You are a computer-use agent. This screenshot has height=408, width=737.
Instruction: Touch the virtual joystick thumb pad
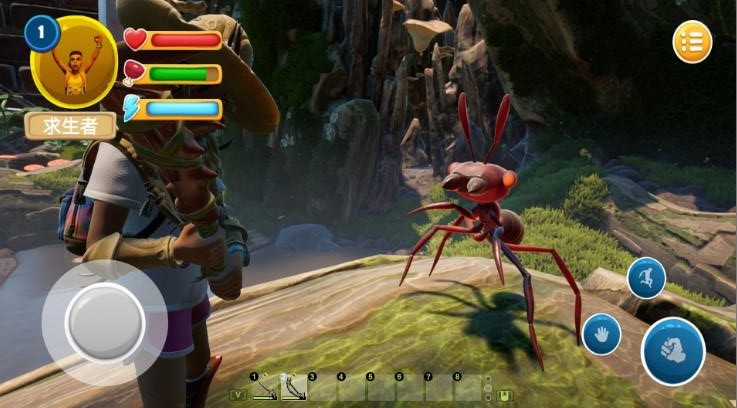pos(104,322)
